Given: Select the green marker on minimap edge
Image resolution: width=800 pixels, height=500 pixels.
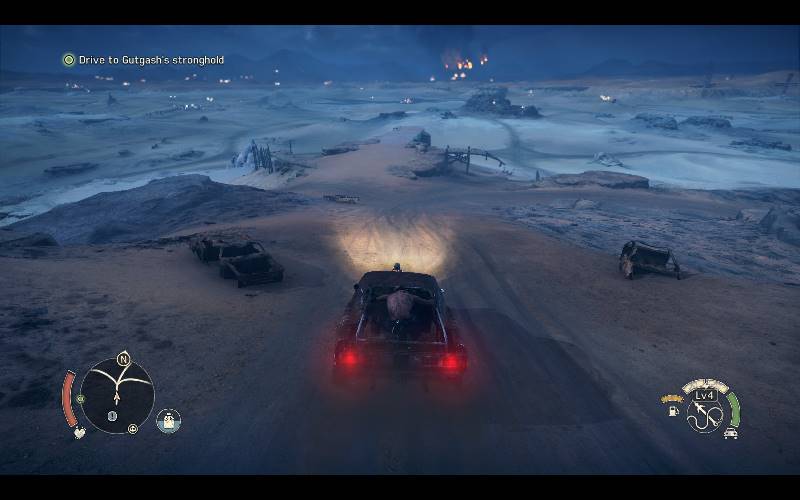Looking at the screenshot, I should click(81, 398).
